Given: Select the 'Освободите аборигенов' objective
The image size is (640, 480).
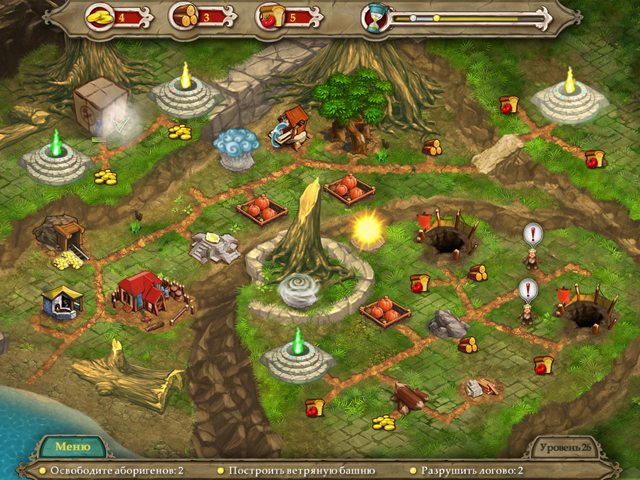Looking at the screenshot, I should (x=110, y=470).
